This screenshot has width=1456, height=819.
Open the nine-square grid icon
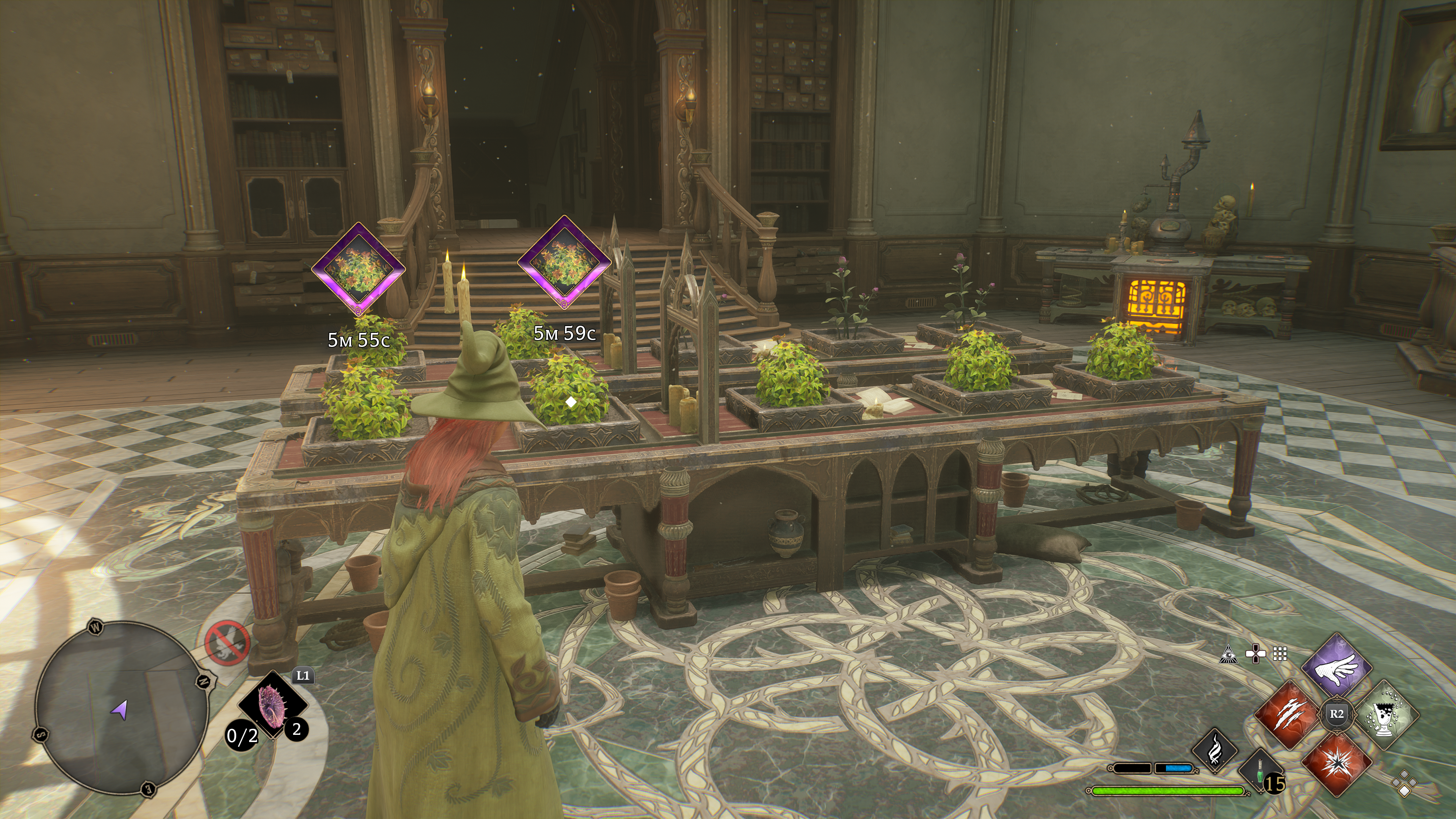point(1280,654)
